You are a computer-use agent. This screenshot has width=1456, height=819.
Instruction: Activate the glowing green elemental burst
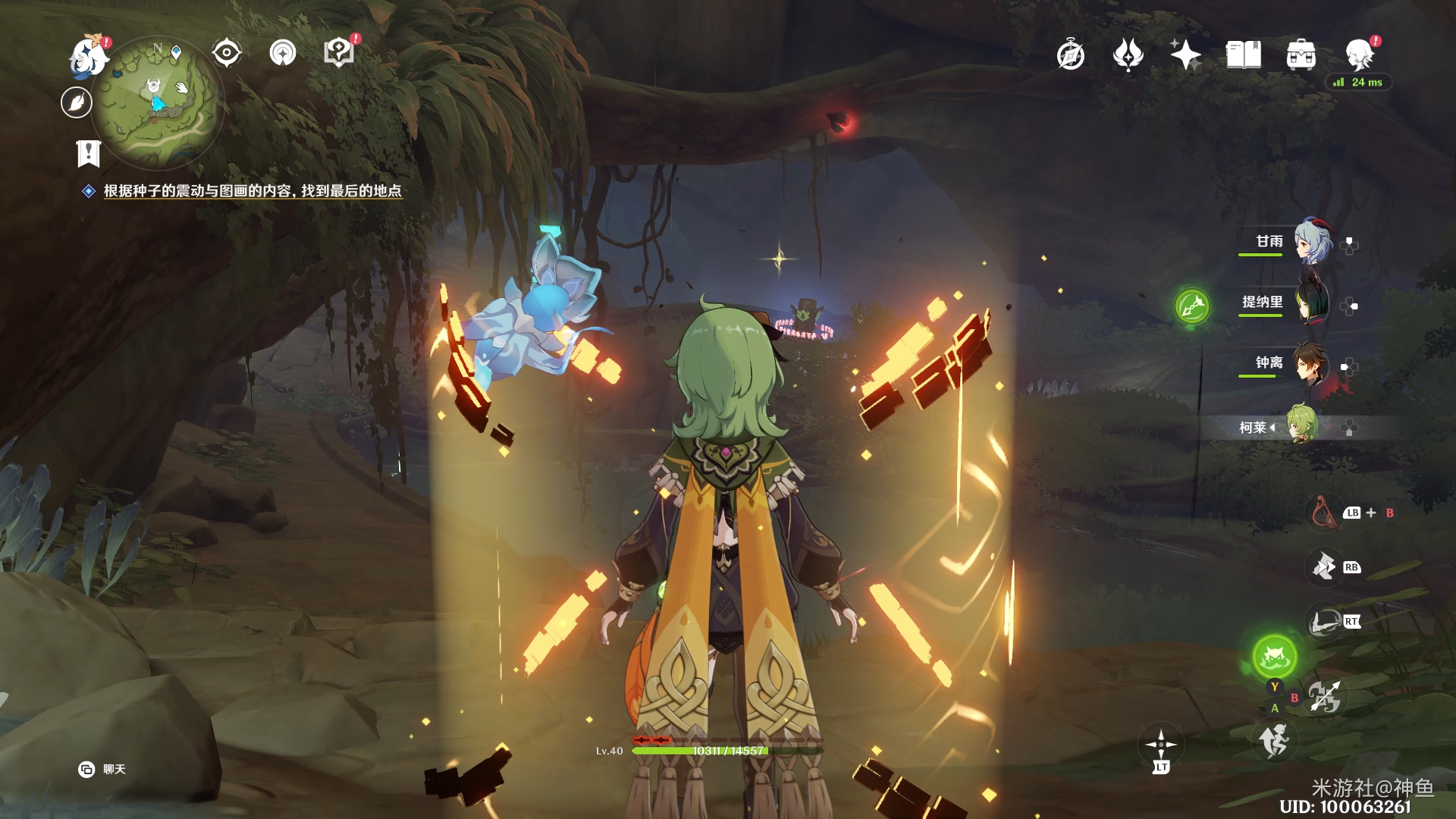[1274, 657]
